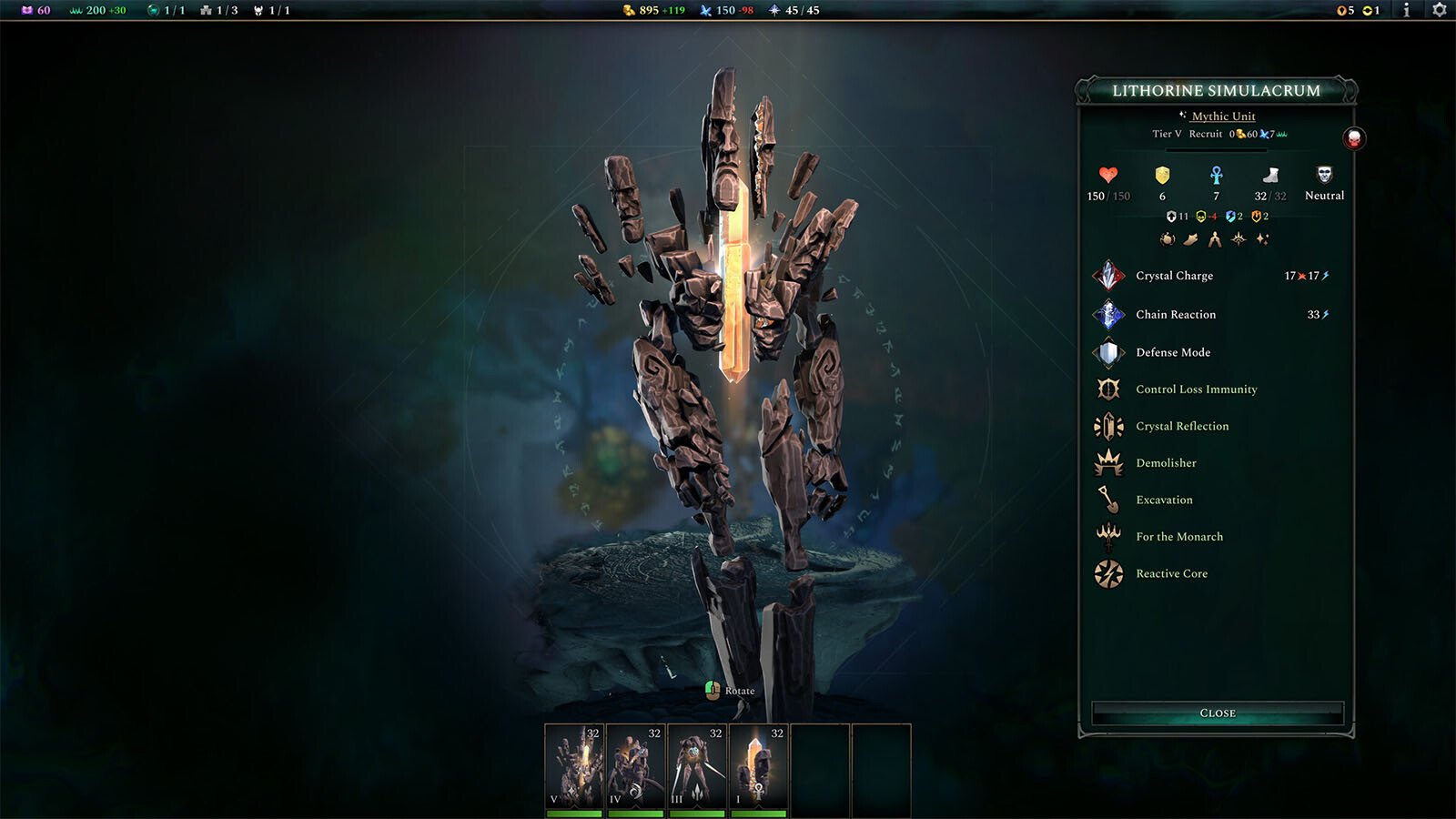Open the Excavation shovel icon

(x=1109, y=500)
